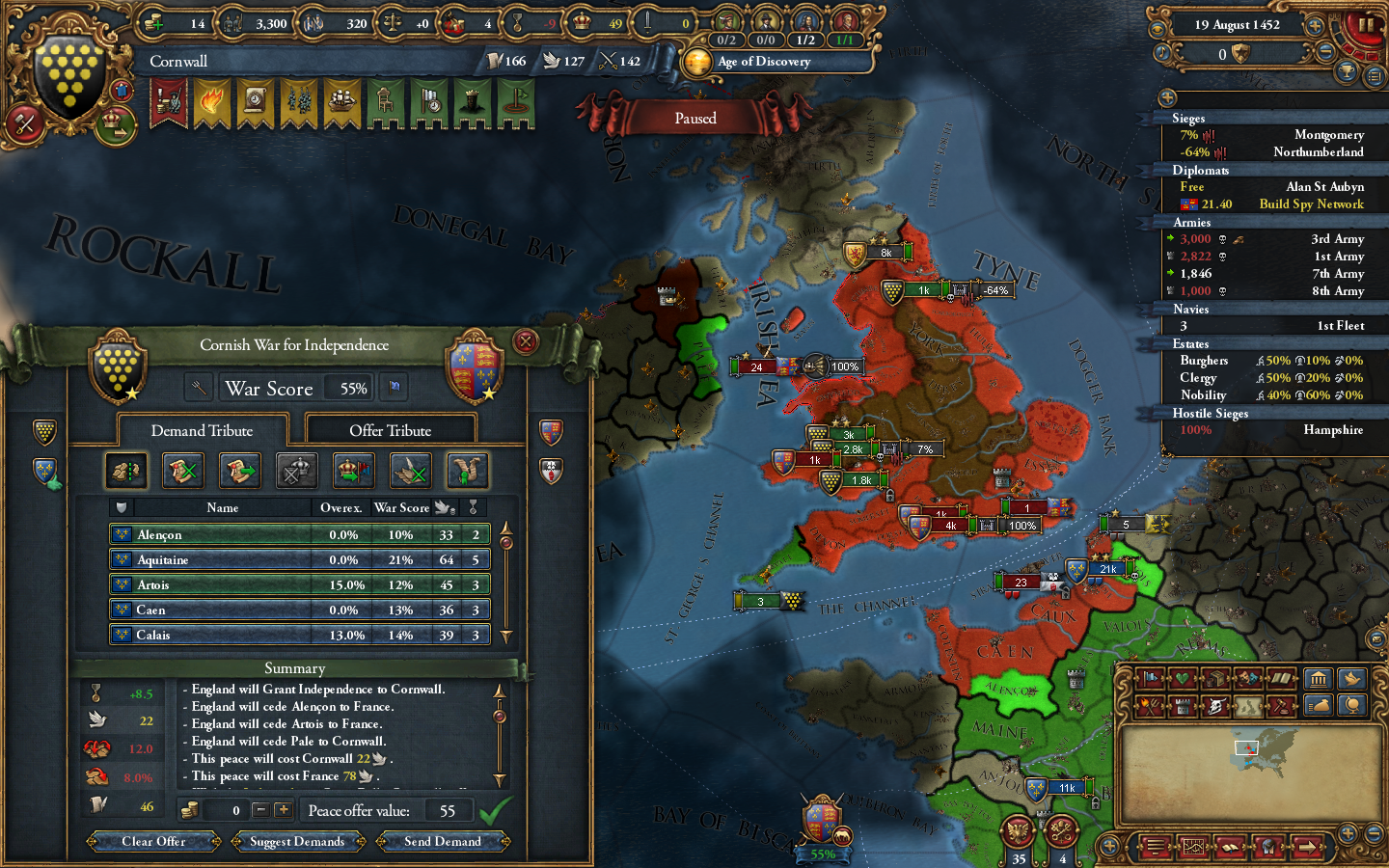Switch to the political map mode flag
1389x868 pixels.
point(1149,679)
